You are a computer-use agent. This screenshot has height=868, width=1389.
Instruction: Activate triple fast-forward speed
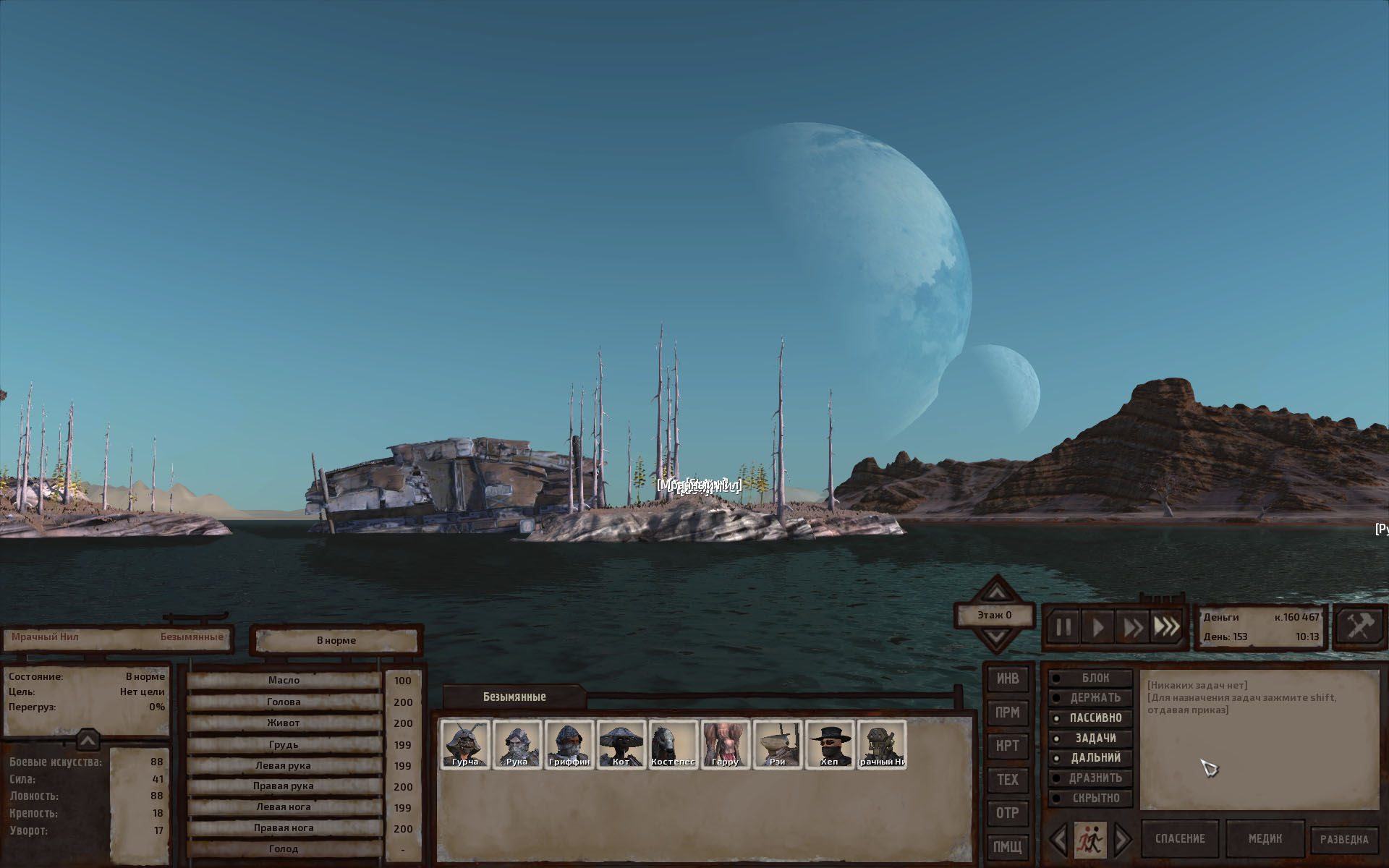[1166, 627]
